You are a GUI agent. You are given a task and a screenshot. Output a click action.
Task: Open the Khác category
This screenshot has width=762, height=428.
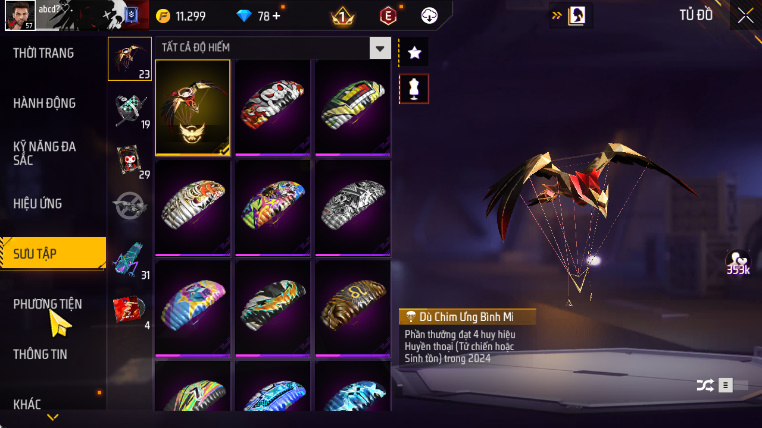click(28, 404)
